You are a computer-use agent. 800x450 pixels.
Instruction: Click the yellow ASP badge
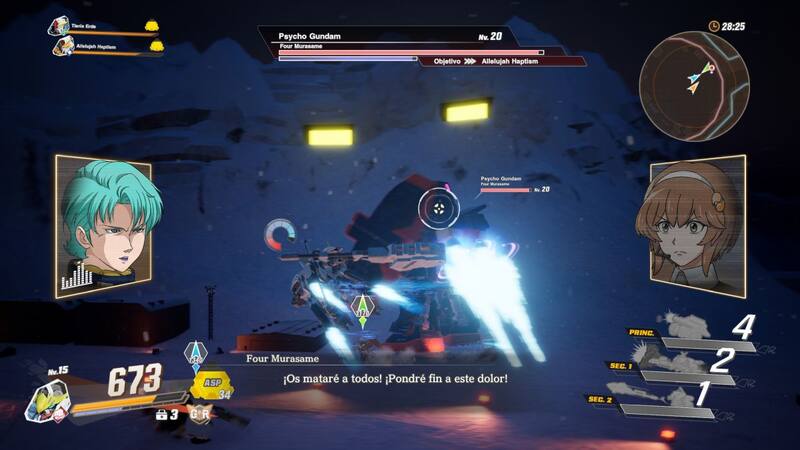pyautogui.click(x=210, y=386)
